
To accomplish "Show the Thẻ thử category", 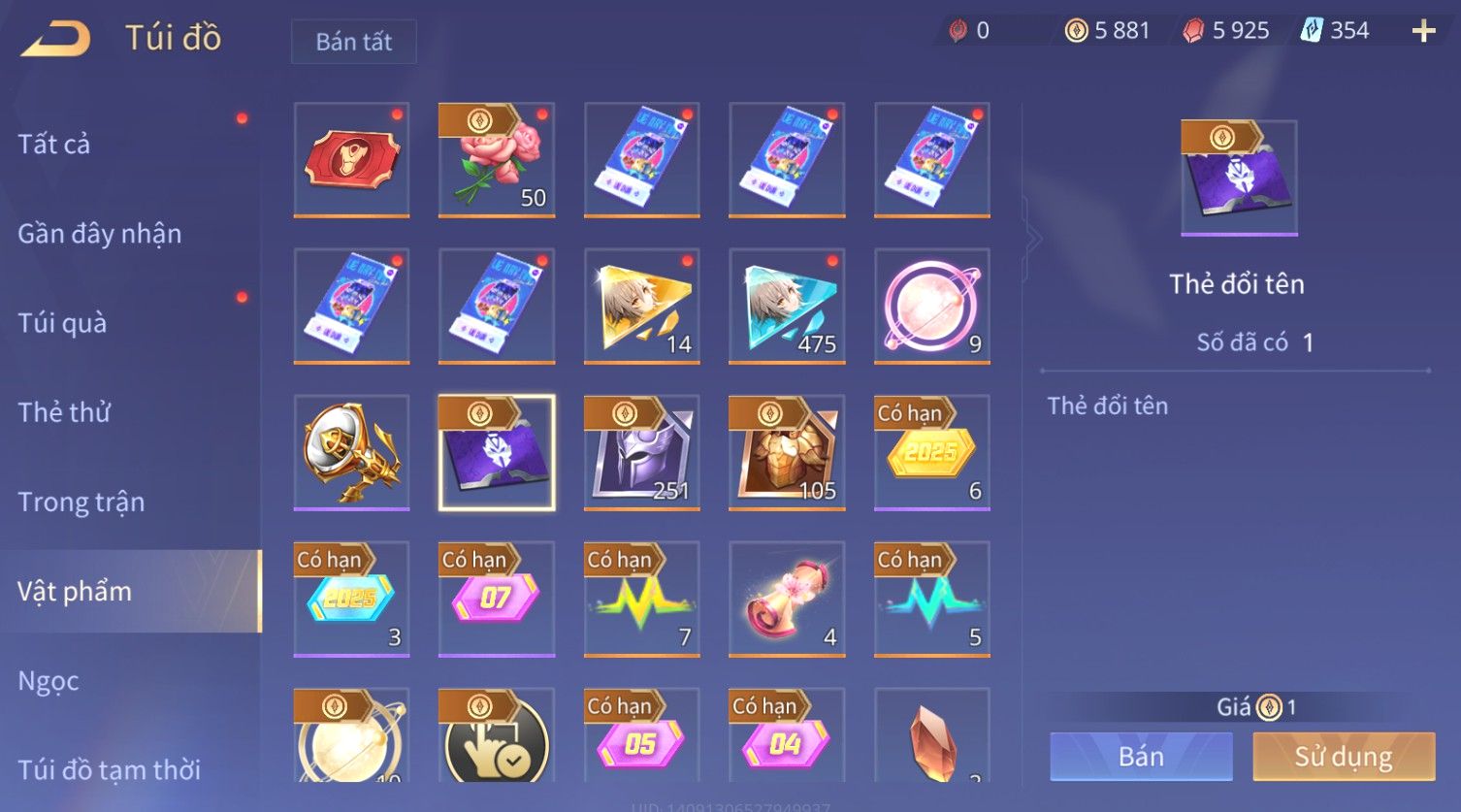I will 64,412.
